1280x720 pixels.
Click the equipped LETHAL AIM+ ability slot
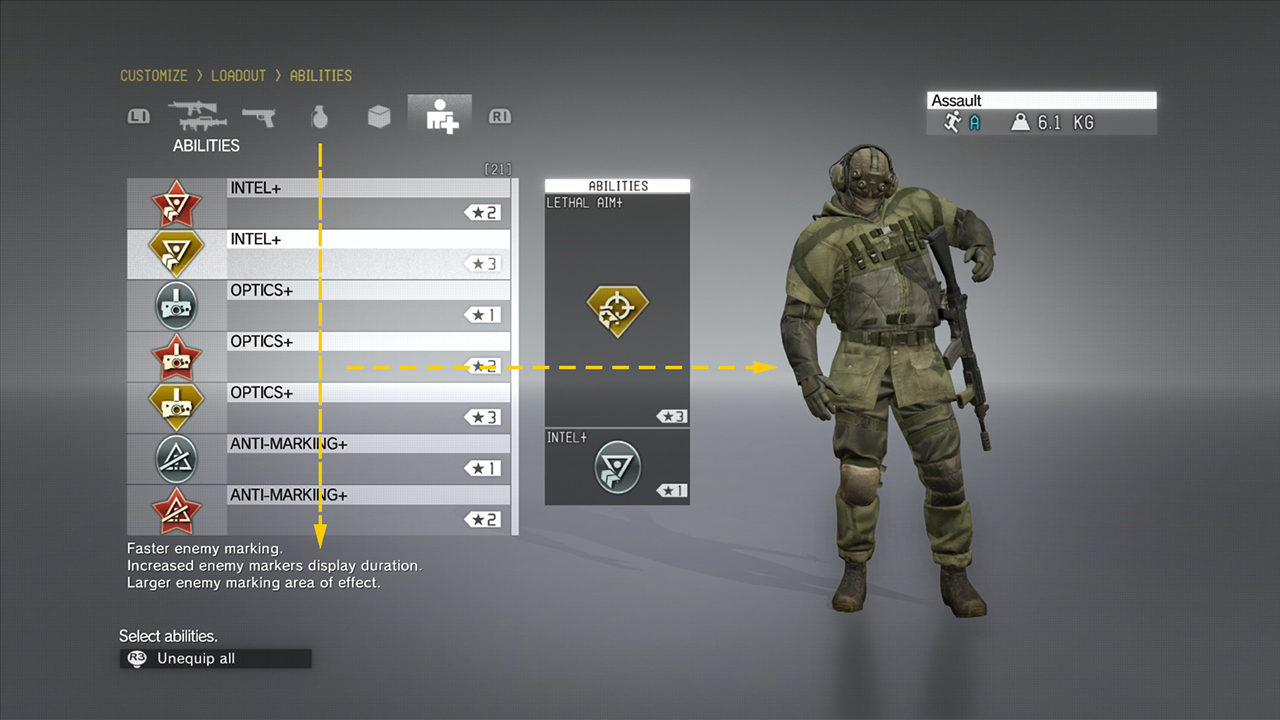tap(617, 310)
